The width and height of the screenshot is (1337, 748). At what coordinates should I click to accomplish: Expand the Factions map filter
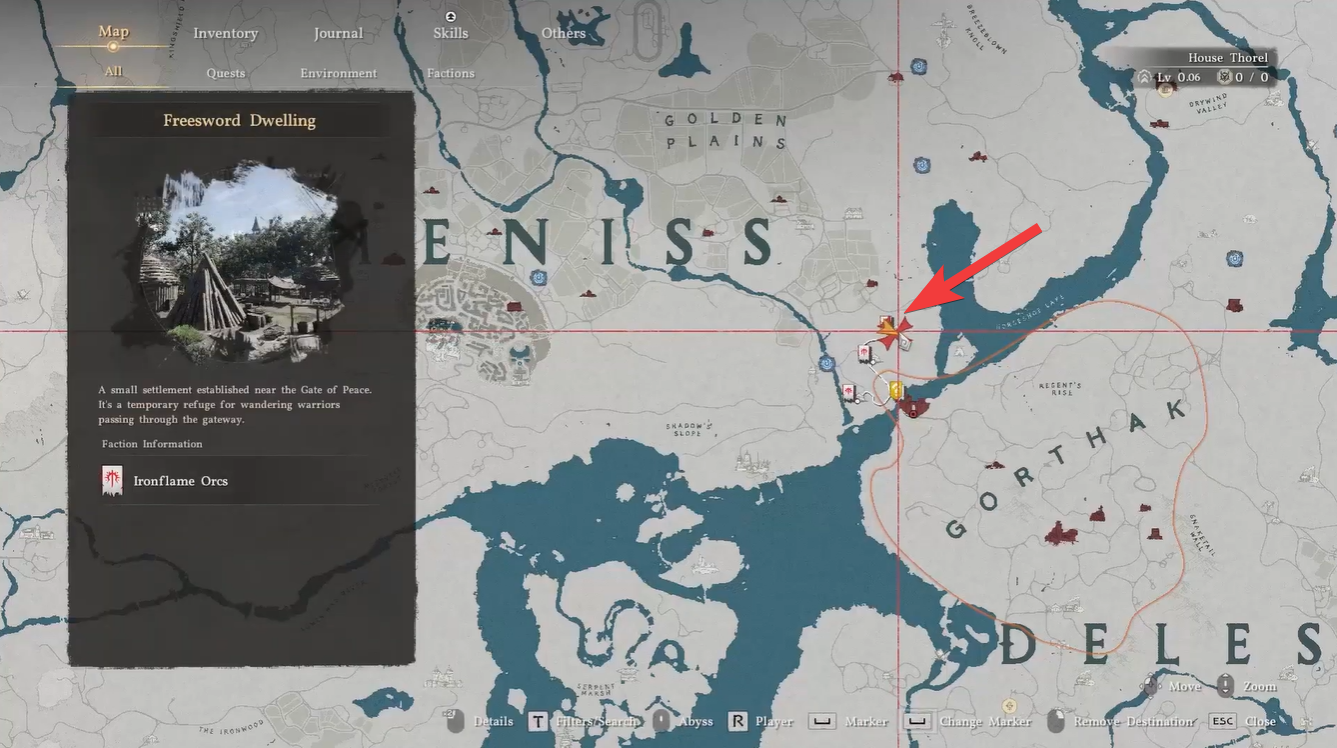coord(450,72)
